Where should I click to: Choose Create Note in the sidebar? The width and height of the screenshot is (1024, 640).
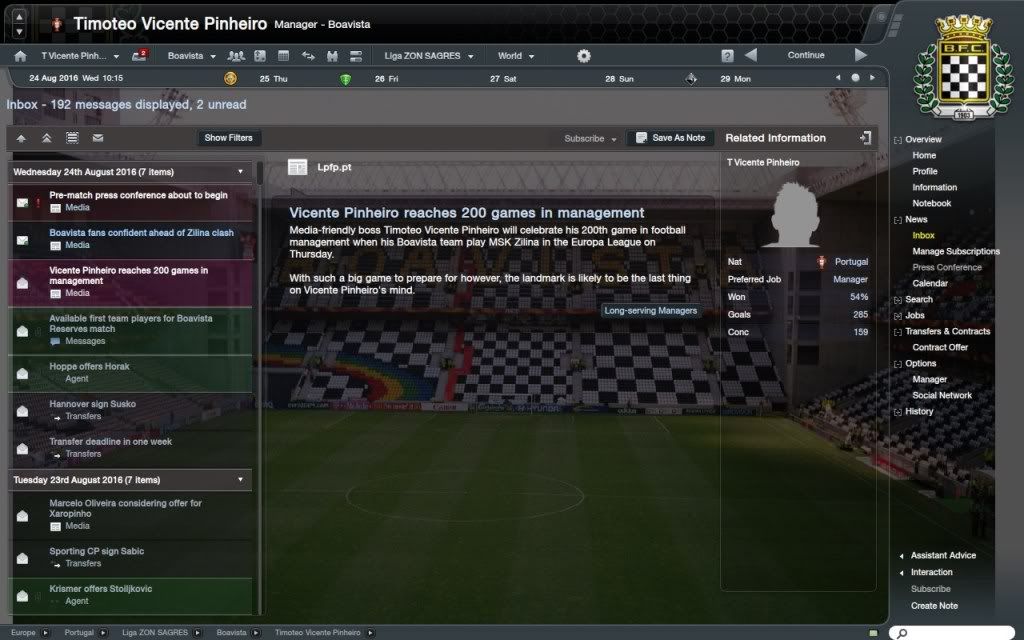[934, 606]
